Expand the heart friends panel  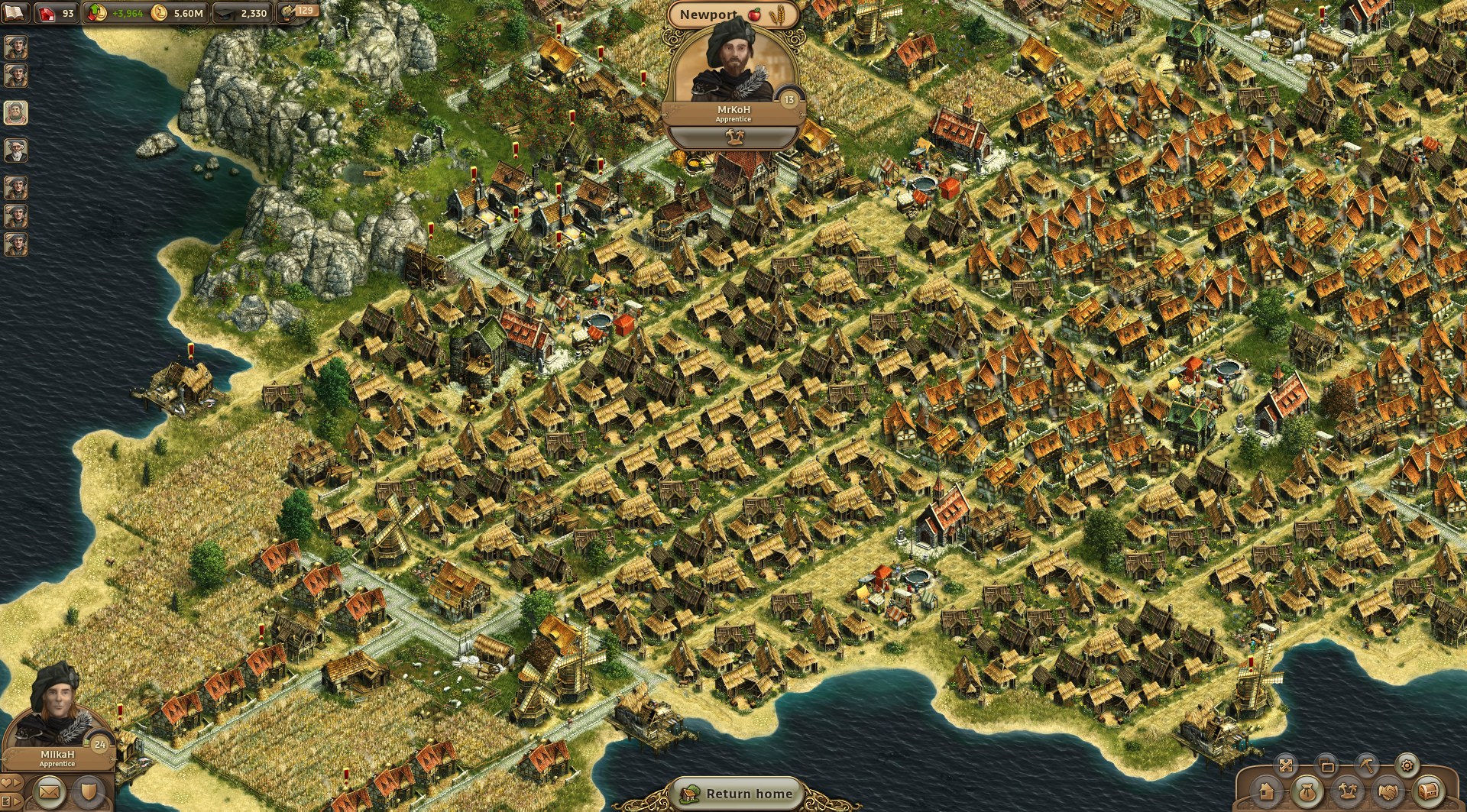tap(10, 783)
